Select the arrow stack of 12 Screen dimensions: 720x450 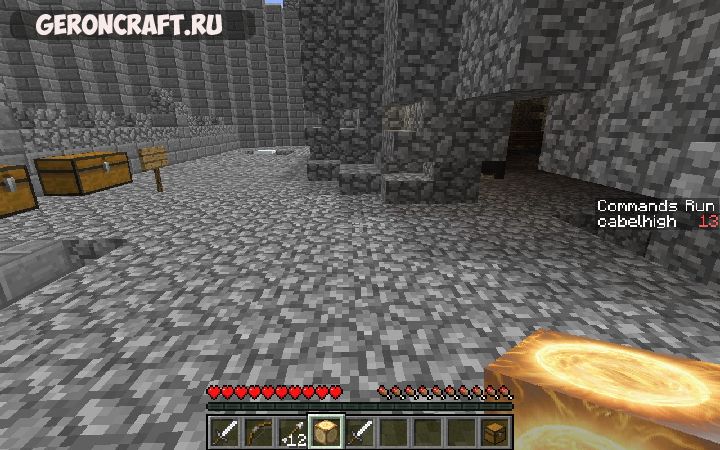click(293, 432)
